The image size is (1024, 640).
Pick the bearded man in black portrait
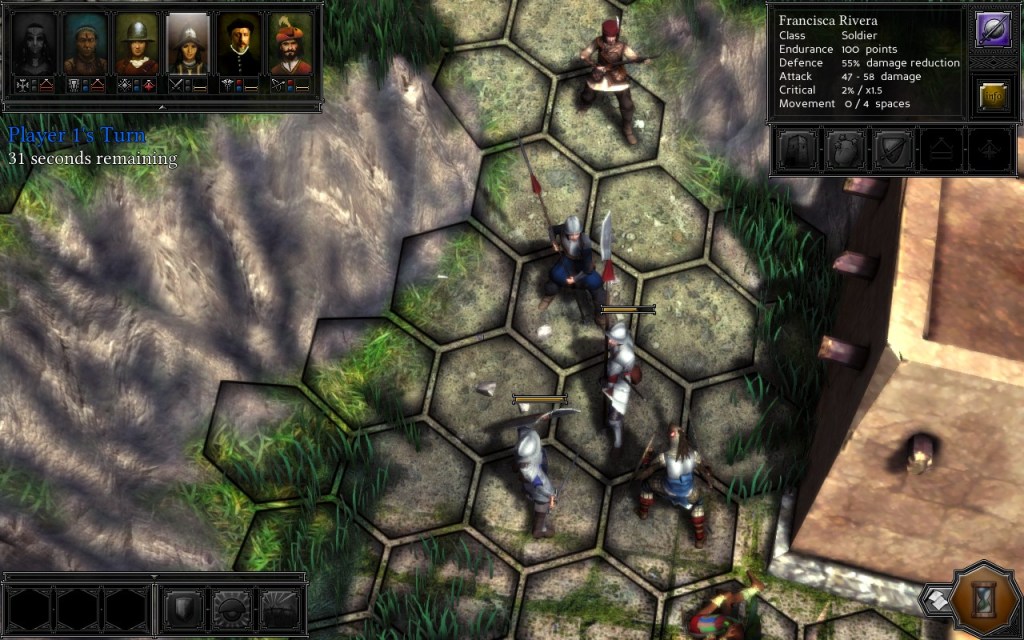[x=239, y=44]
